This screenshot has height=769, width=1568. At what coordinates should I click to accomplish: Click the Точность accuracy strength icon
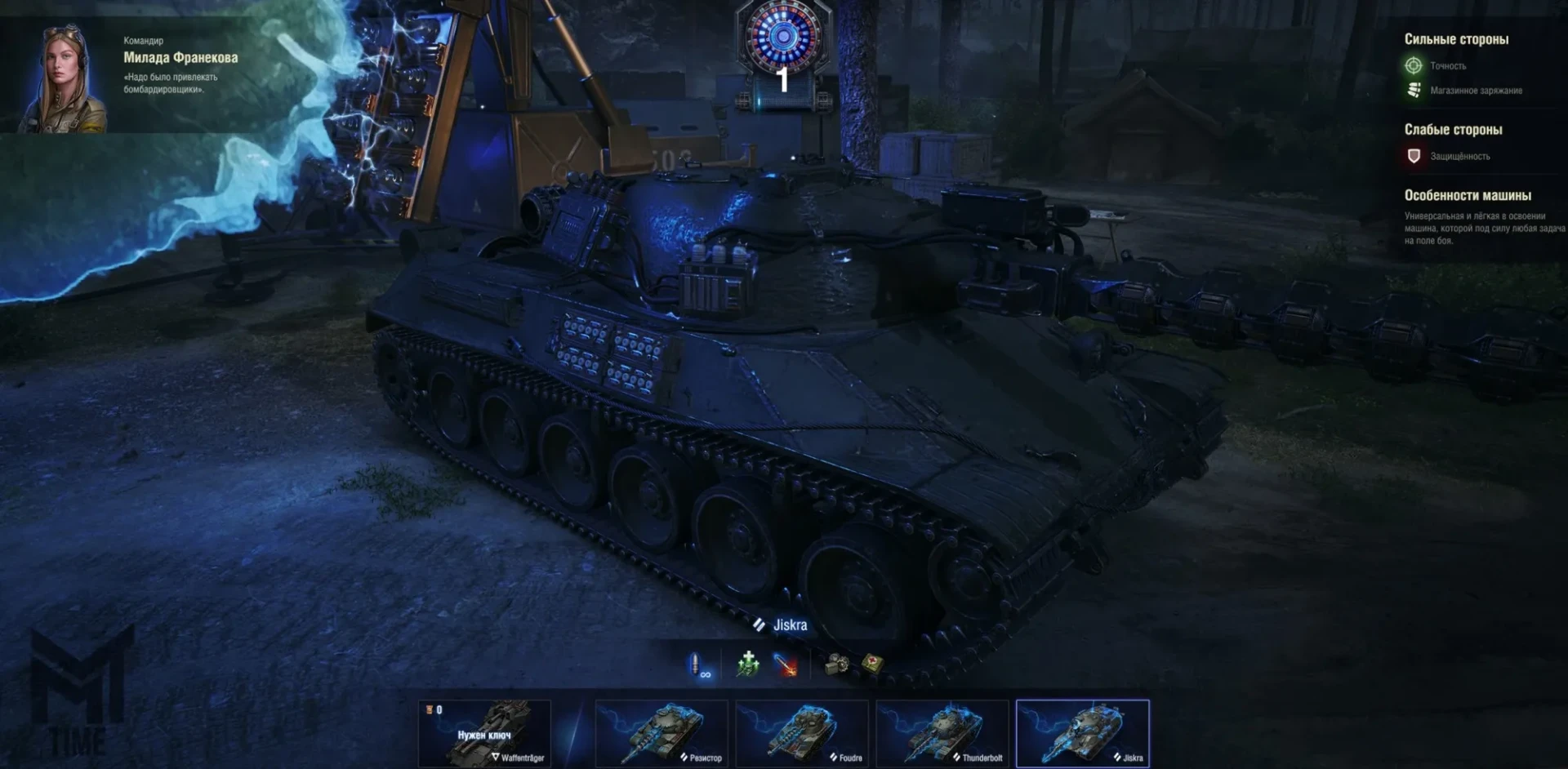pos(1414,66)
